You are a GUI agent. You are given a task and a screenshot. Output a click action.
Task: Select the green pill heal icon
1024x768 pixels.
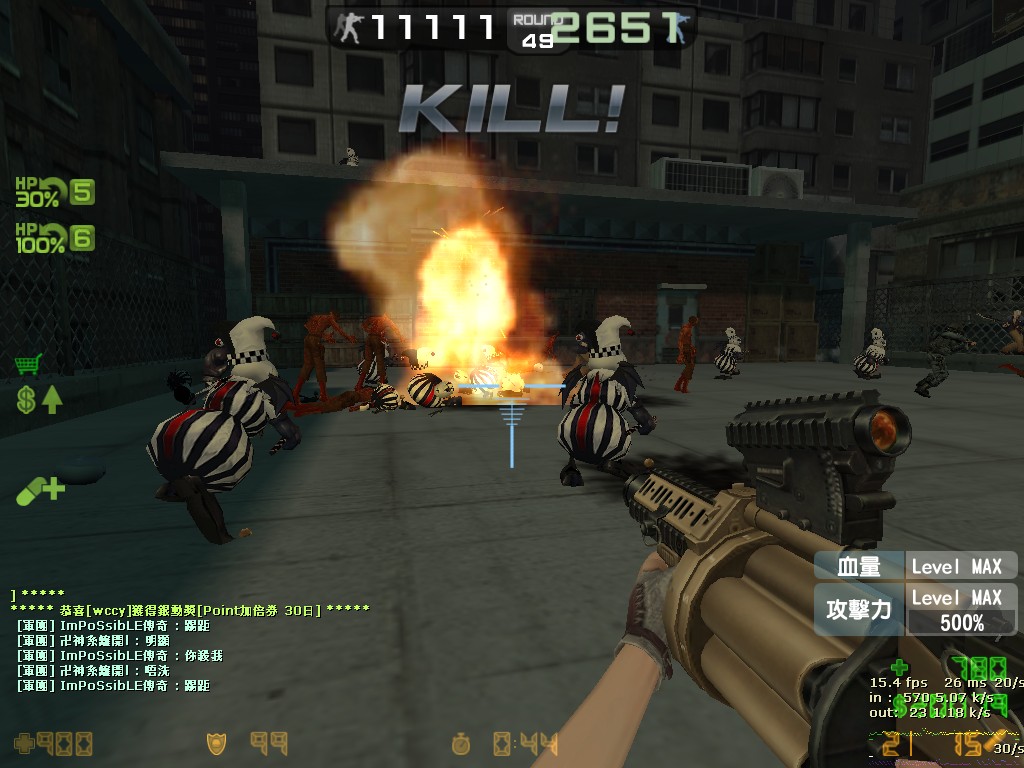tap(39, 490)
